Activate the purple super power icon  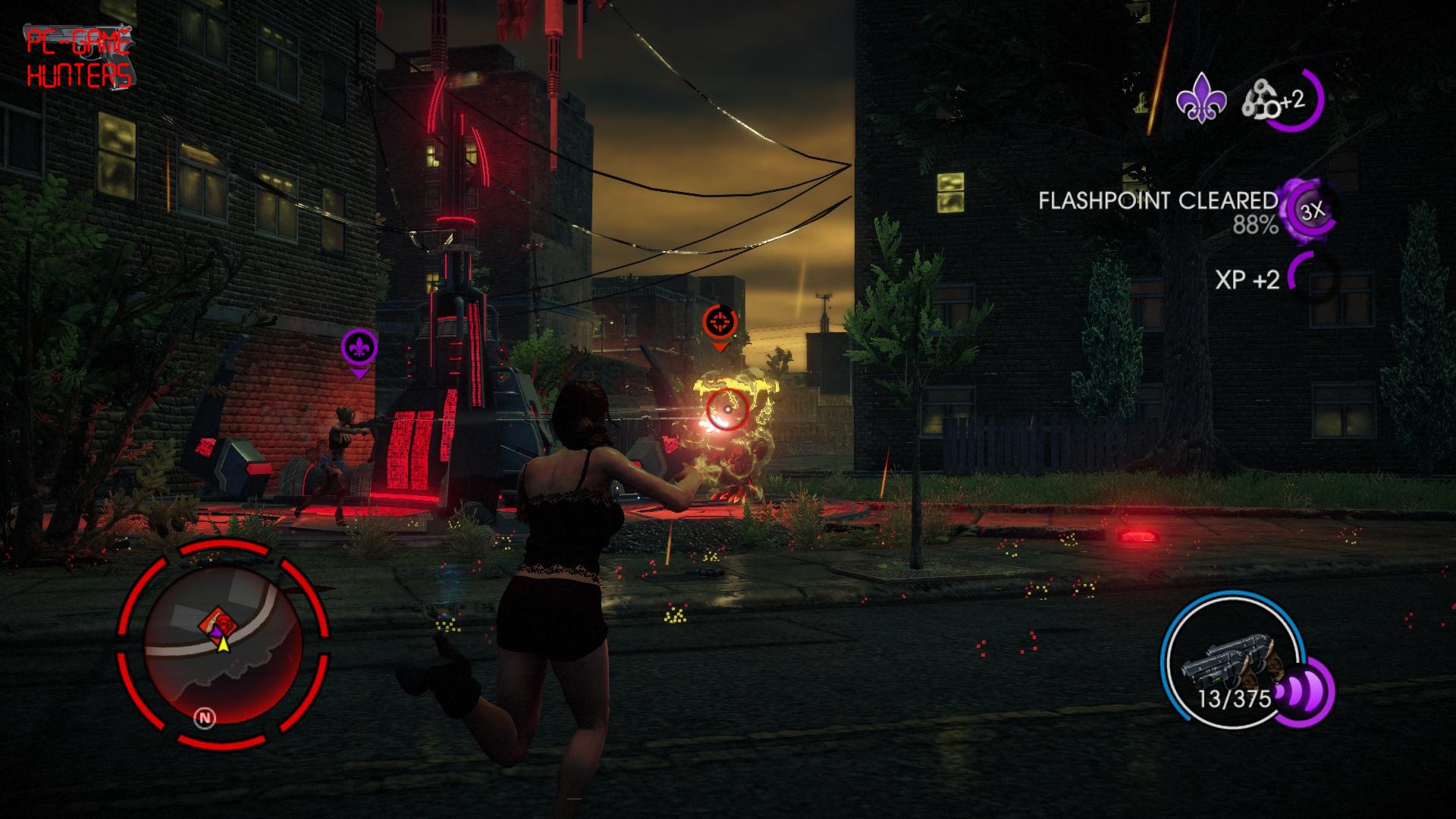[1303, 692]
